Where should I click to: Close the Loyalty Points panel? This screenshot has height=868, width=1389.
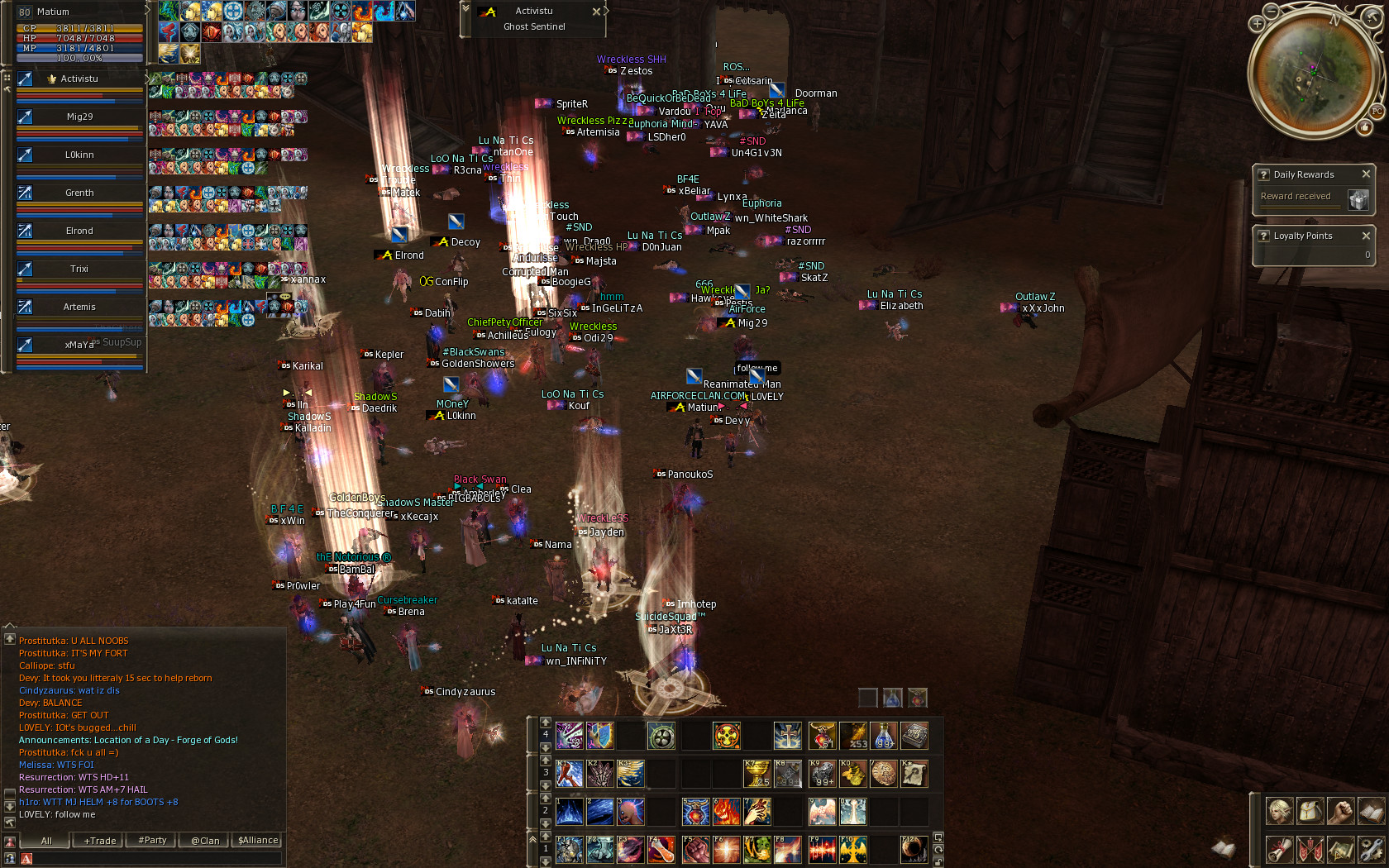1366,236
